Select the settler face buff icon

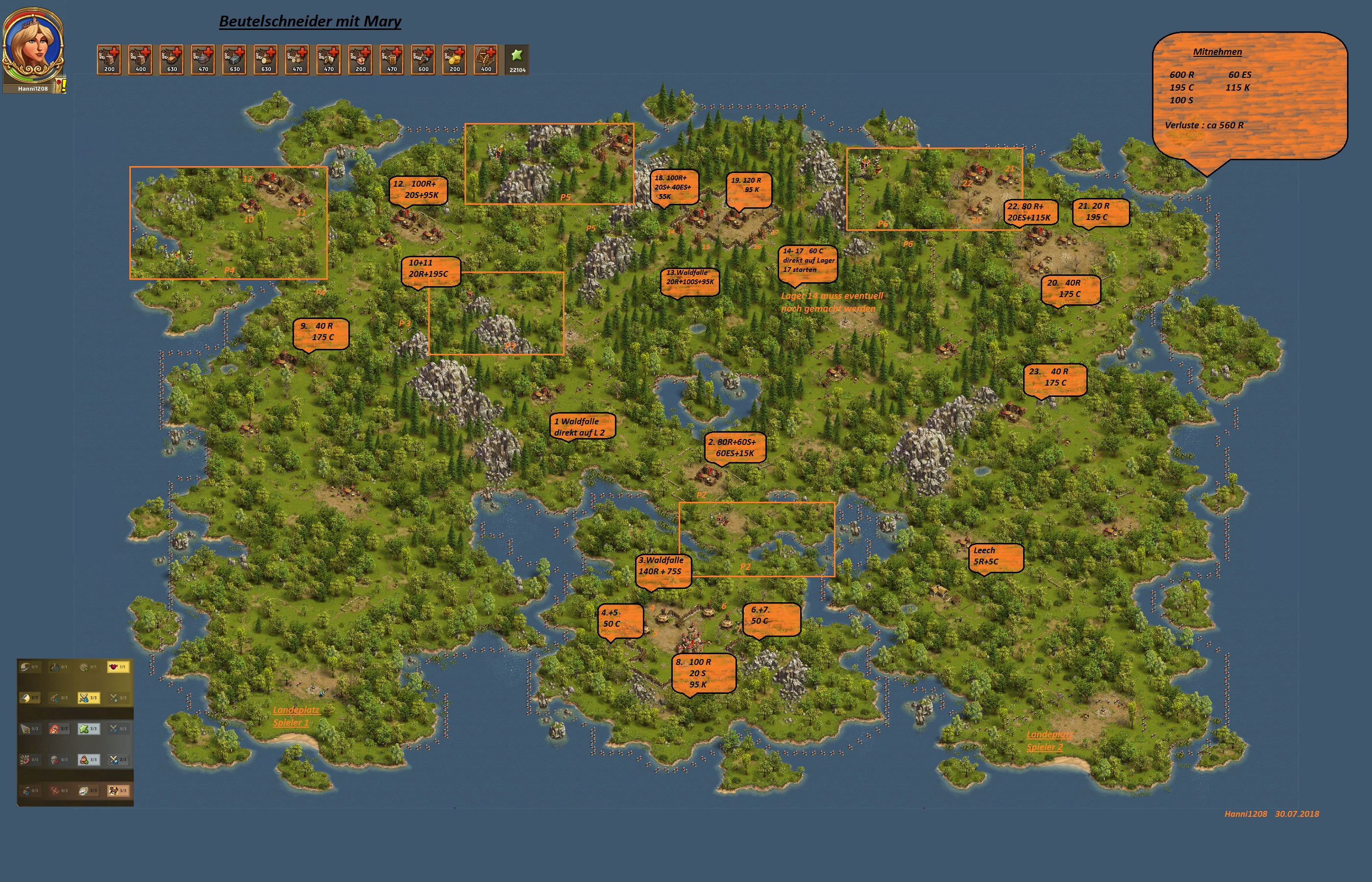click(x=360, y=60)
